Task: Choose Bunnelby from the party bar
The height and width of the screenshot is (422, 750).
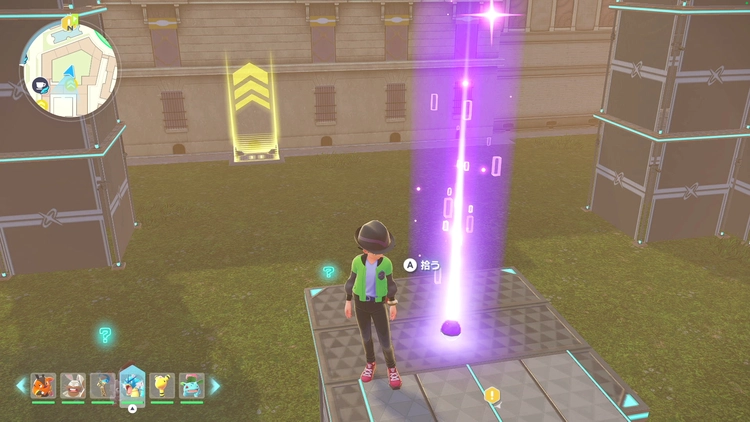Action: click(x=73, y=385)
